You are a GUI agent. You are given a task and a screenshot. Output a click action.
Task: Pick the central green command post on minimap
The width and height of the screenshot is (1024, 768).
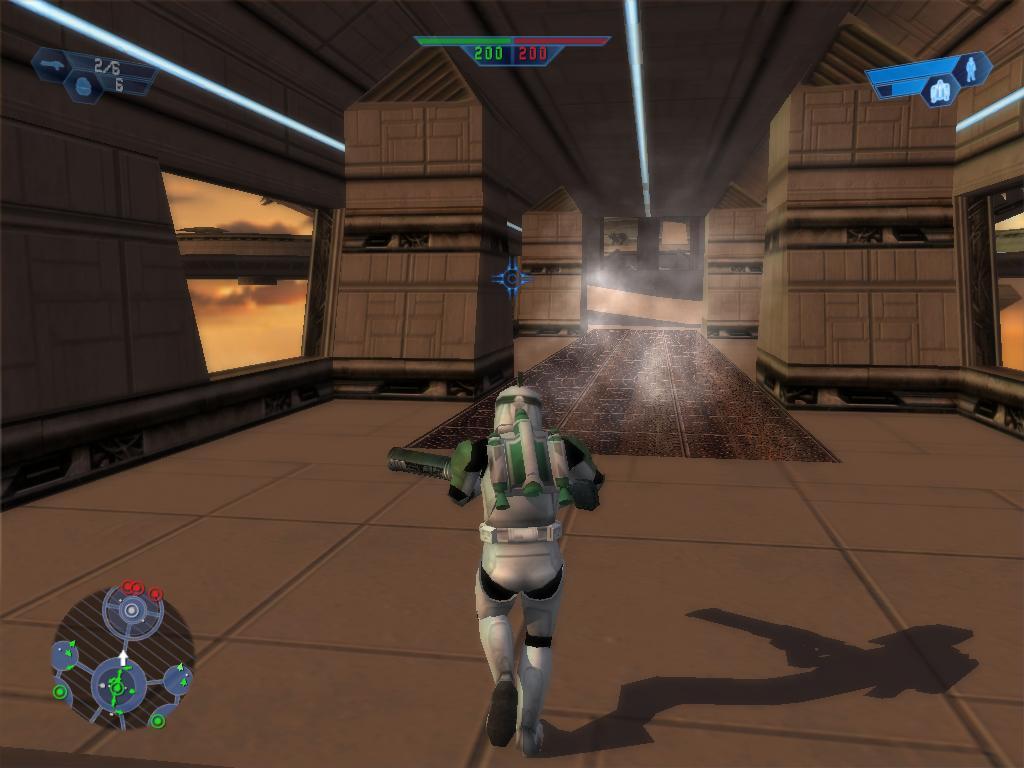117,687
